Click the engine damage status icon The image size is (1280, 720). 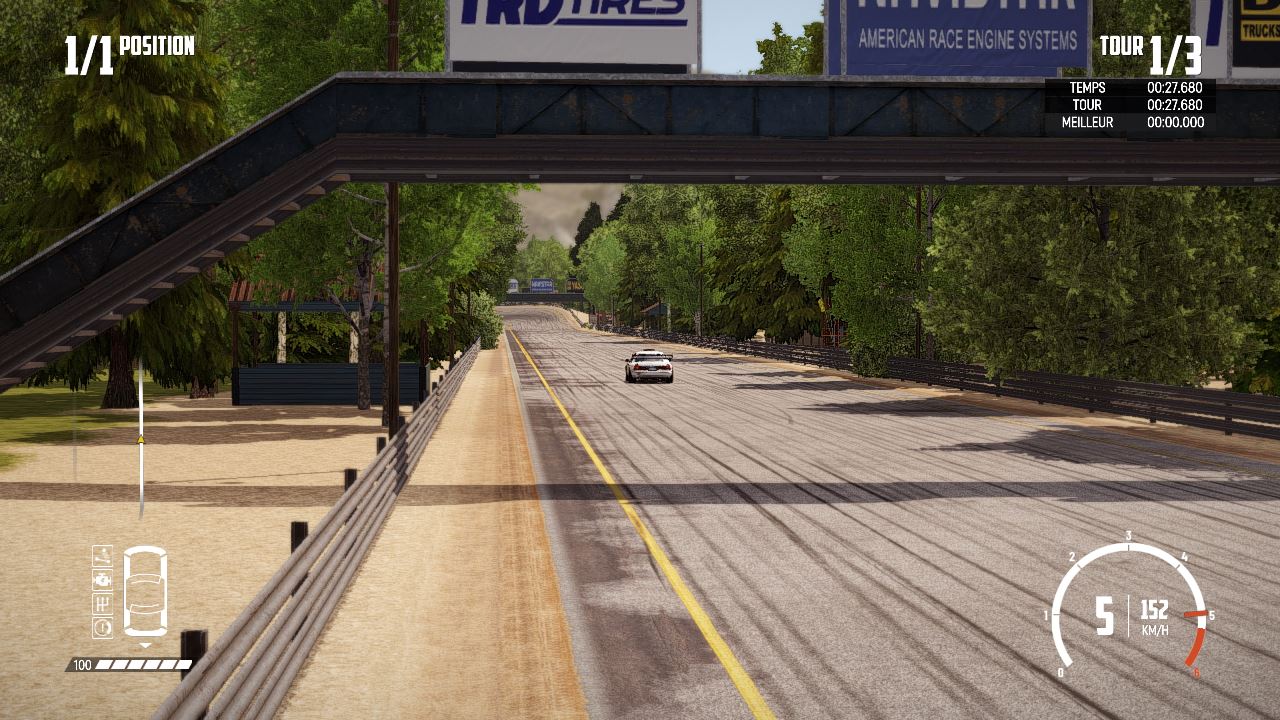102,580
